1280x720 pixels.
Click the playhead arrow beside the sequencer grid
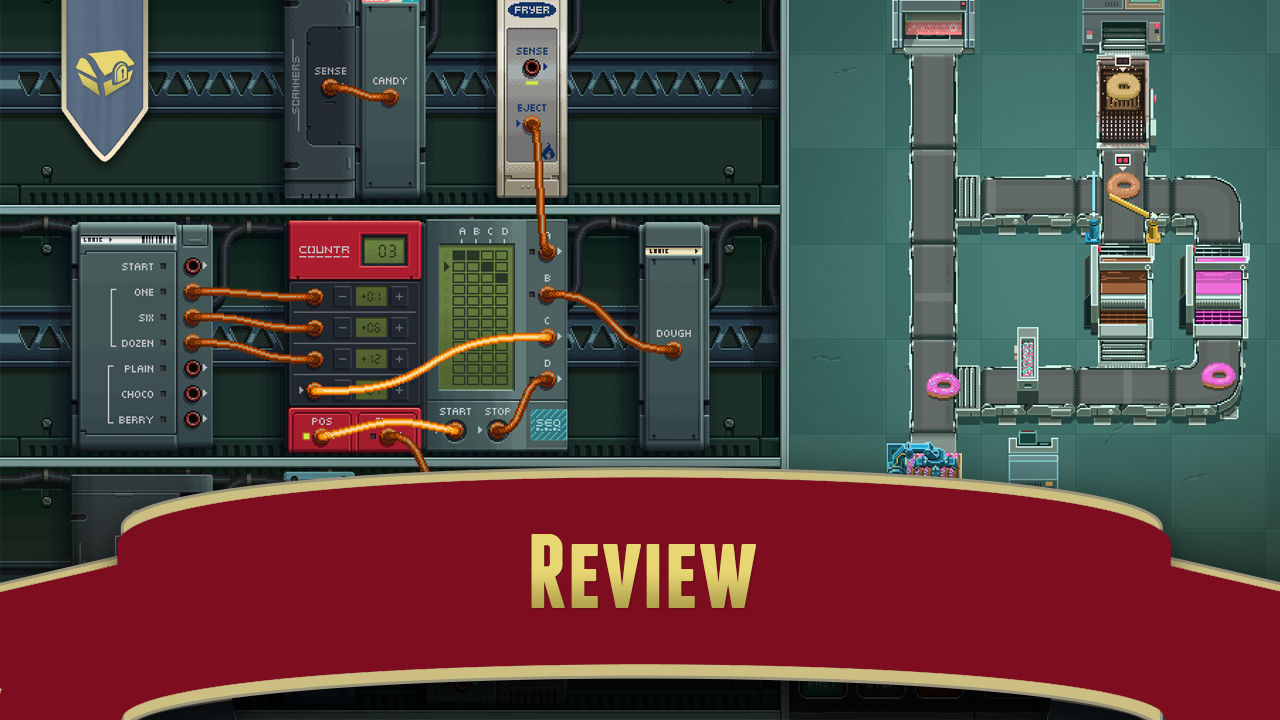pyautogui.click(x=447, y=267)
